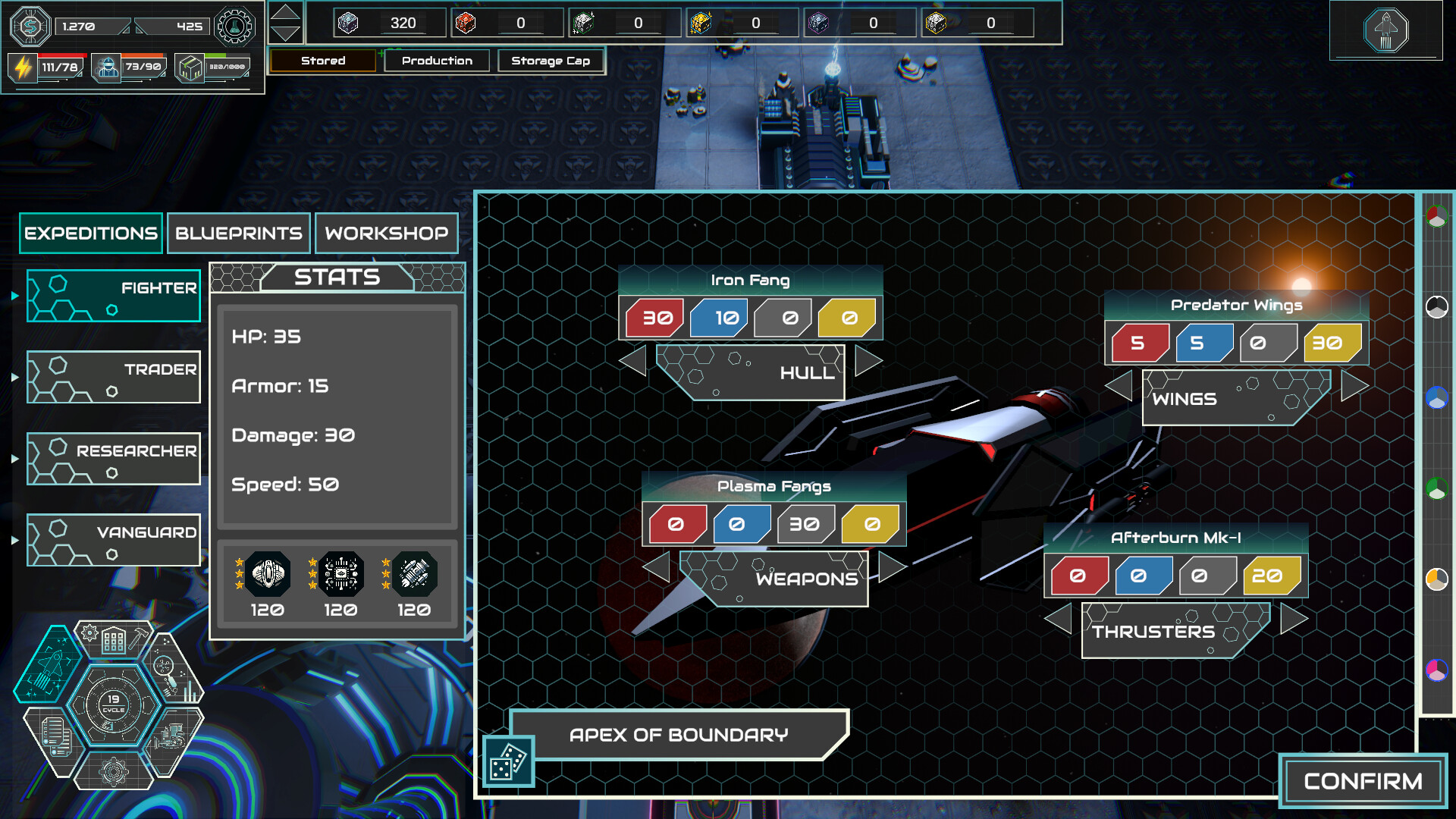This screenshot has width=1456, height=819.
Task: Confirm the ship design
Action: pos(1363,781)
